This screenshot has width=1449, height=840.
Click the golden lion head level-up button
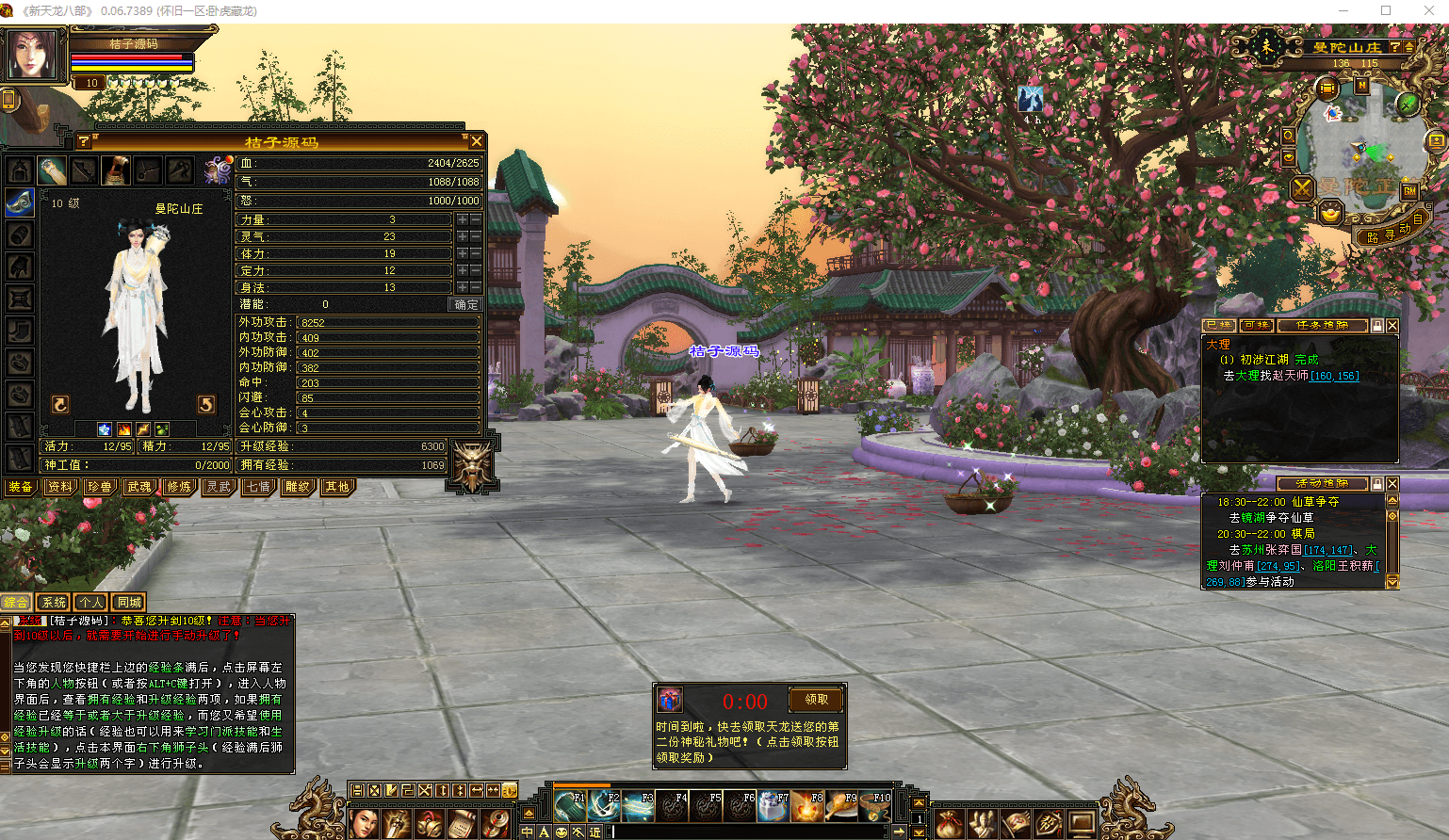point(472,463)
